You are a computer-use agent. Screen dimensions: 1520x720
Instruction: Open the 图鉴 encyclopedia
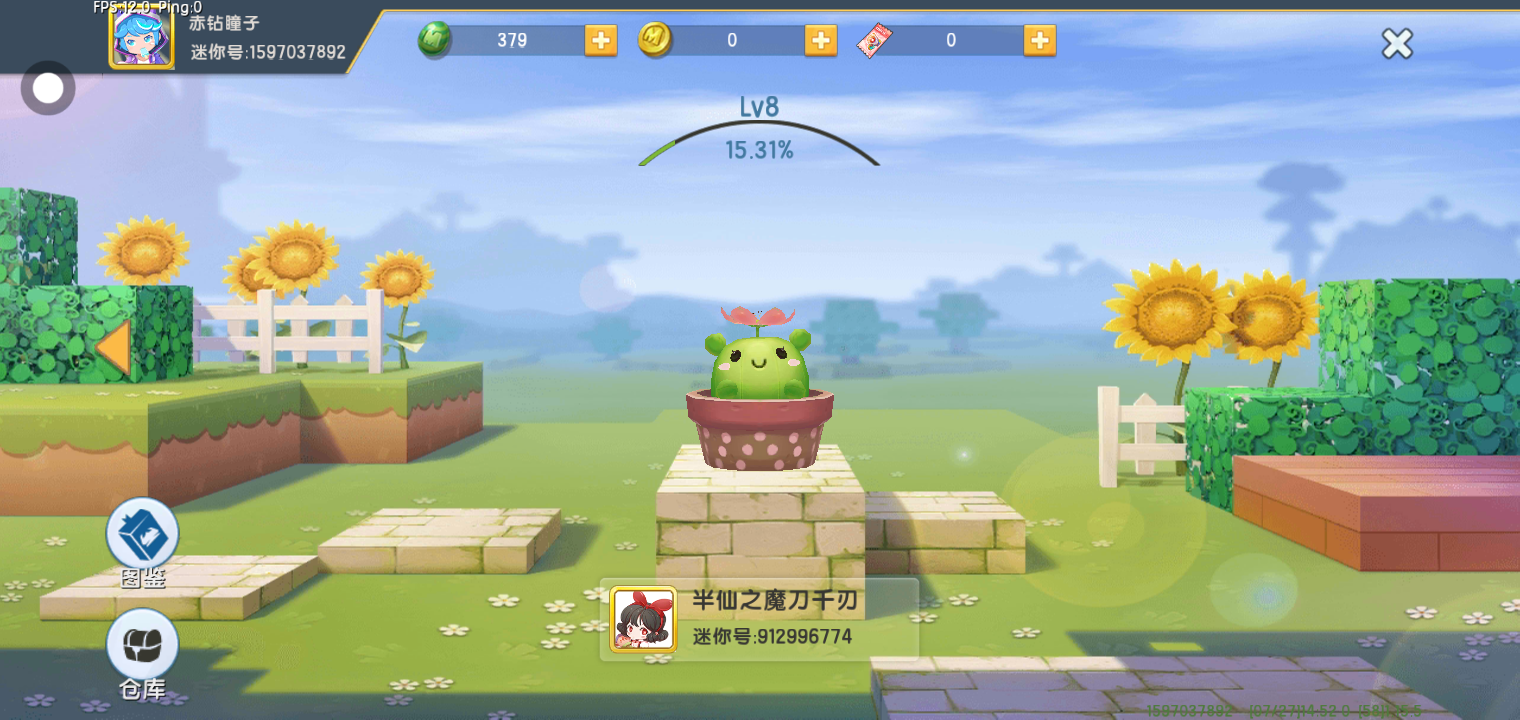(142, 535)
